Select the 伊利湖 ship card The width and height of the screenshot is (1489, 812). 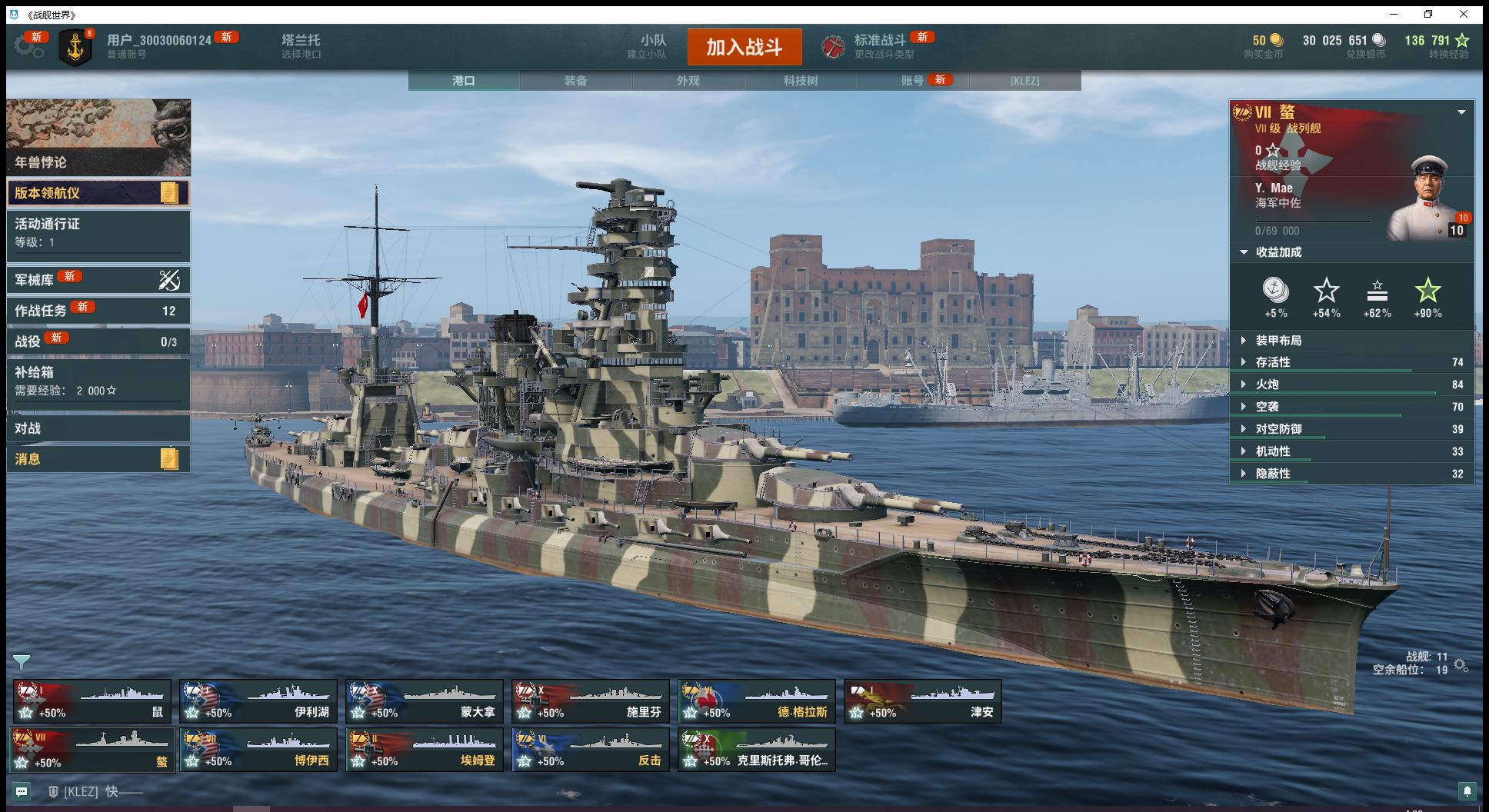(258, 701)
